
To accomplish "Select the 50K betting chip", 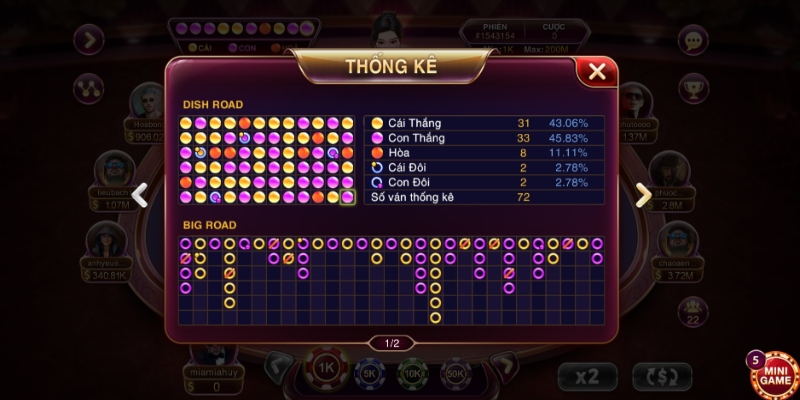I will click(x=455, y=373).
